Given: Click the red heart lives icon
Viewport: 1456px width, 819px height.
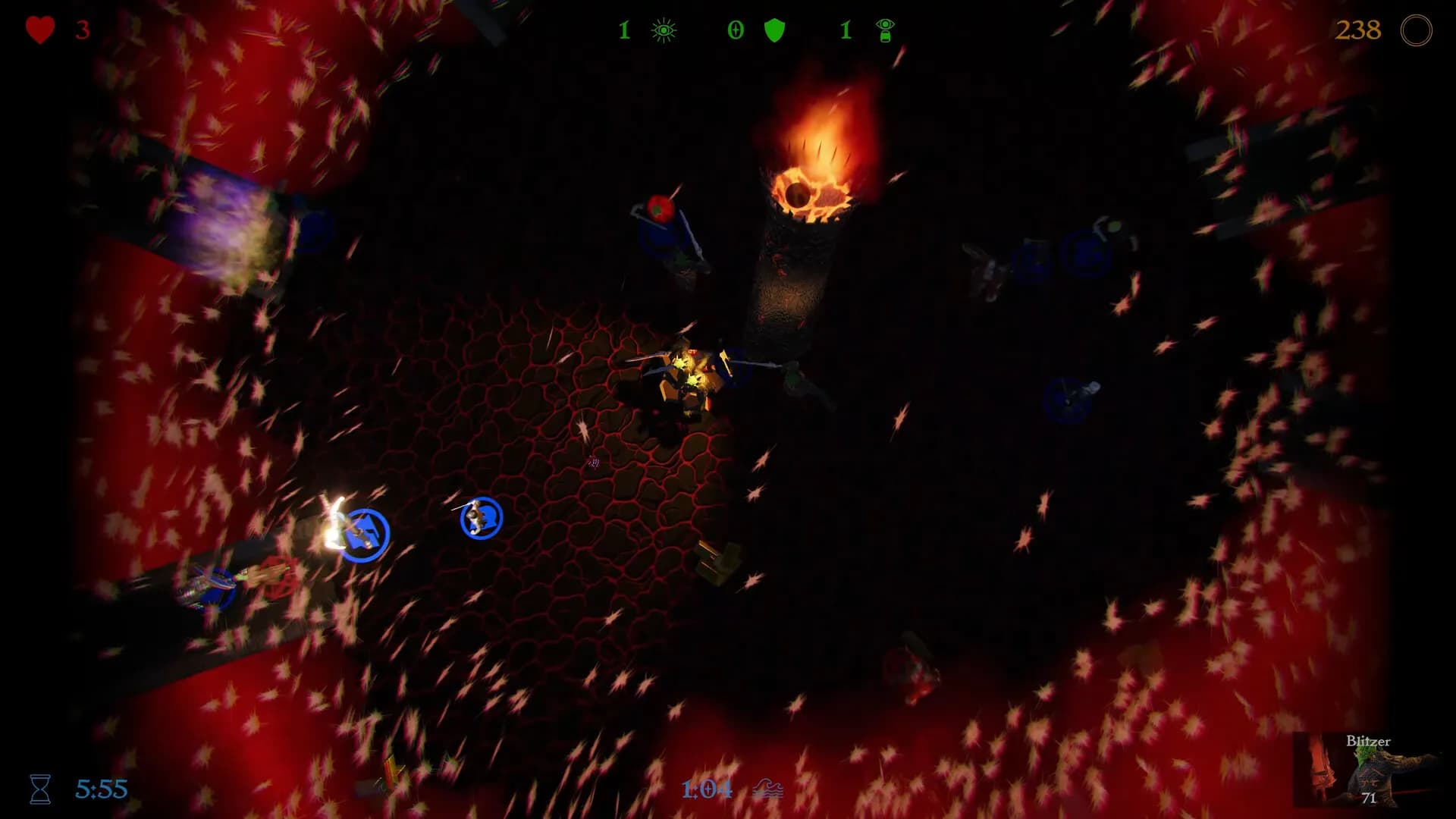Looking at the screenshot, I should [x=40, y=30].
